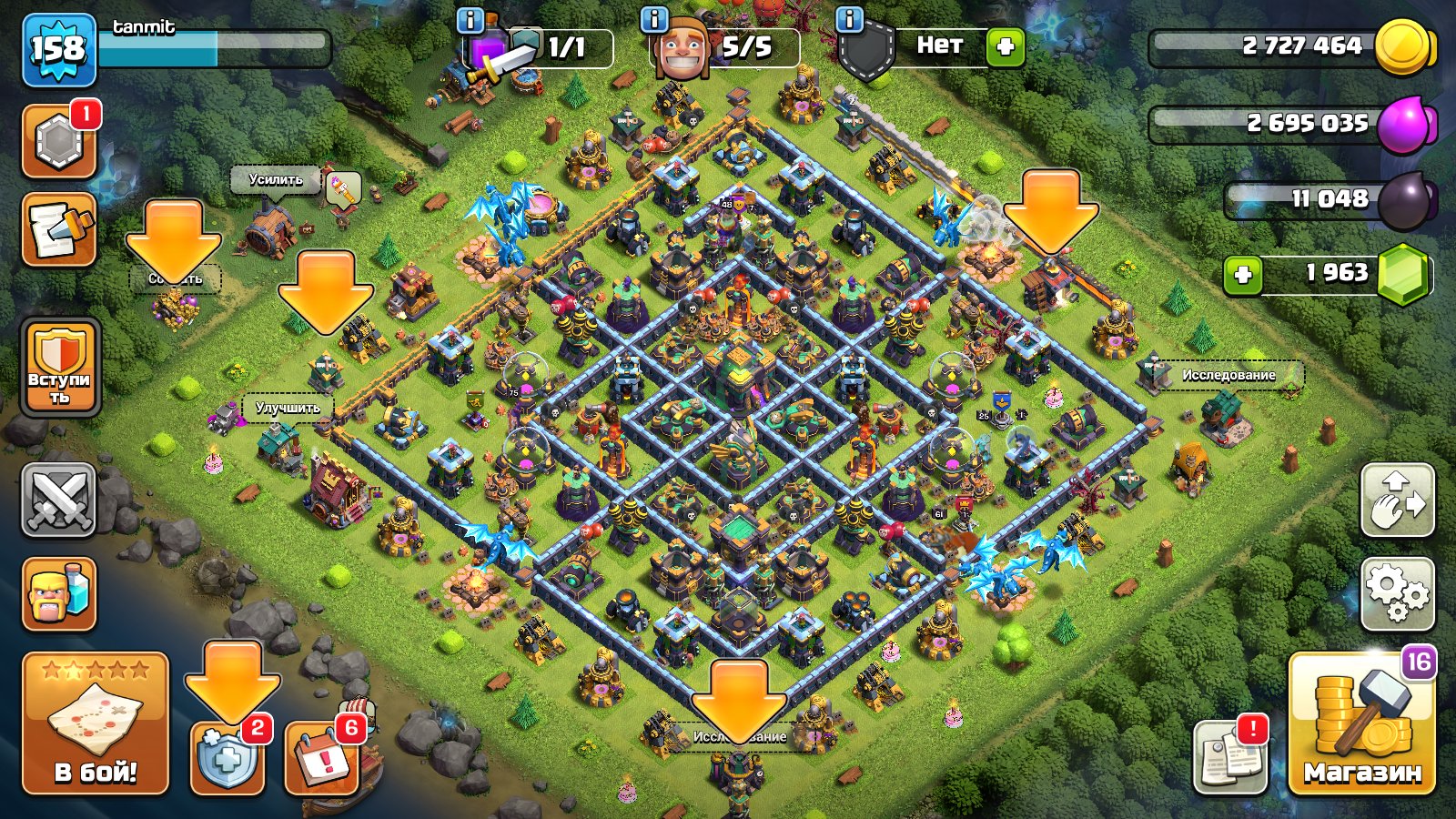The width and height of the screenshot is (1456, 819).
Task: Open the clan war scroll and sword icon
Action: pos(59,227)
